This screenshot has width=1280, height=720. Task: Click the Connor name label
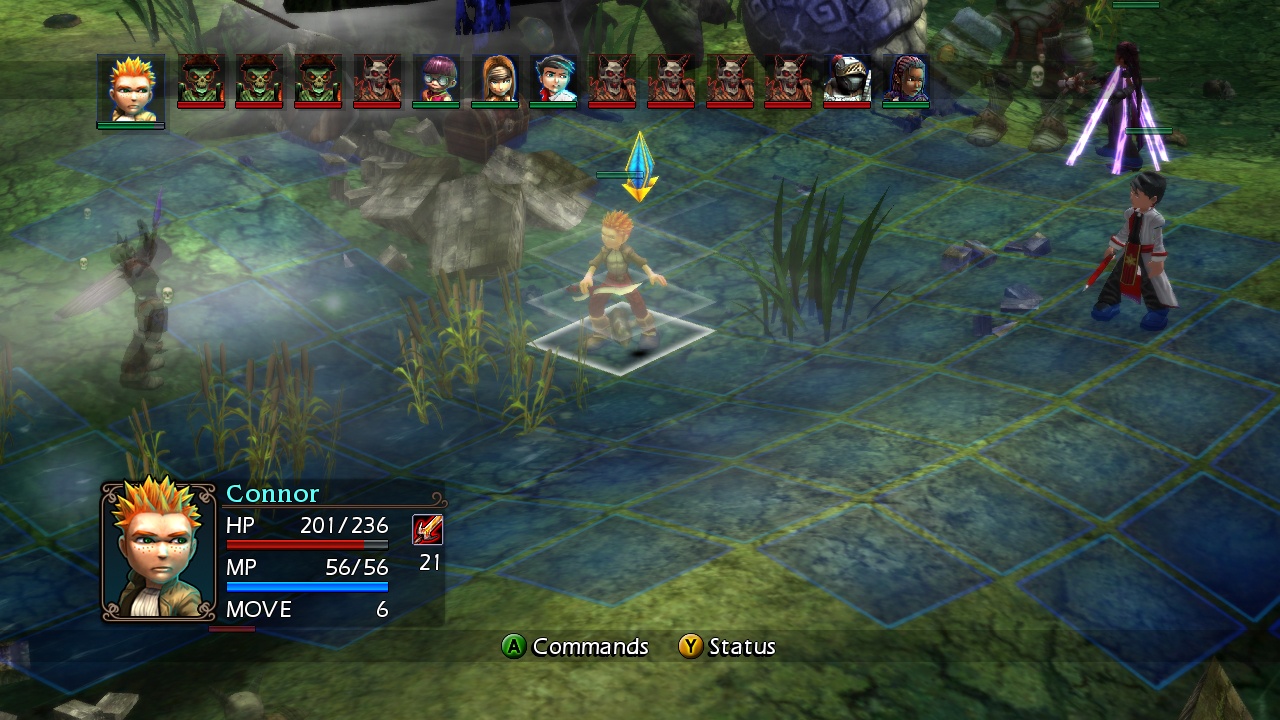(x=271, y=493)
